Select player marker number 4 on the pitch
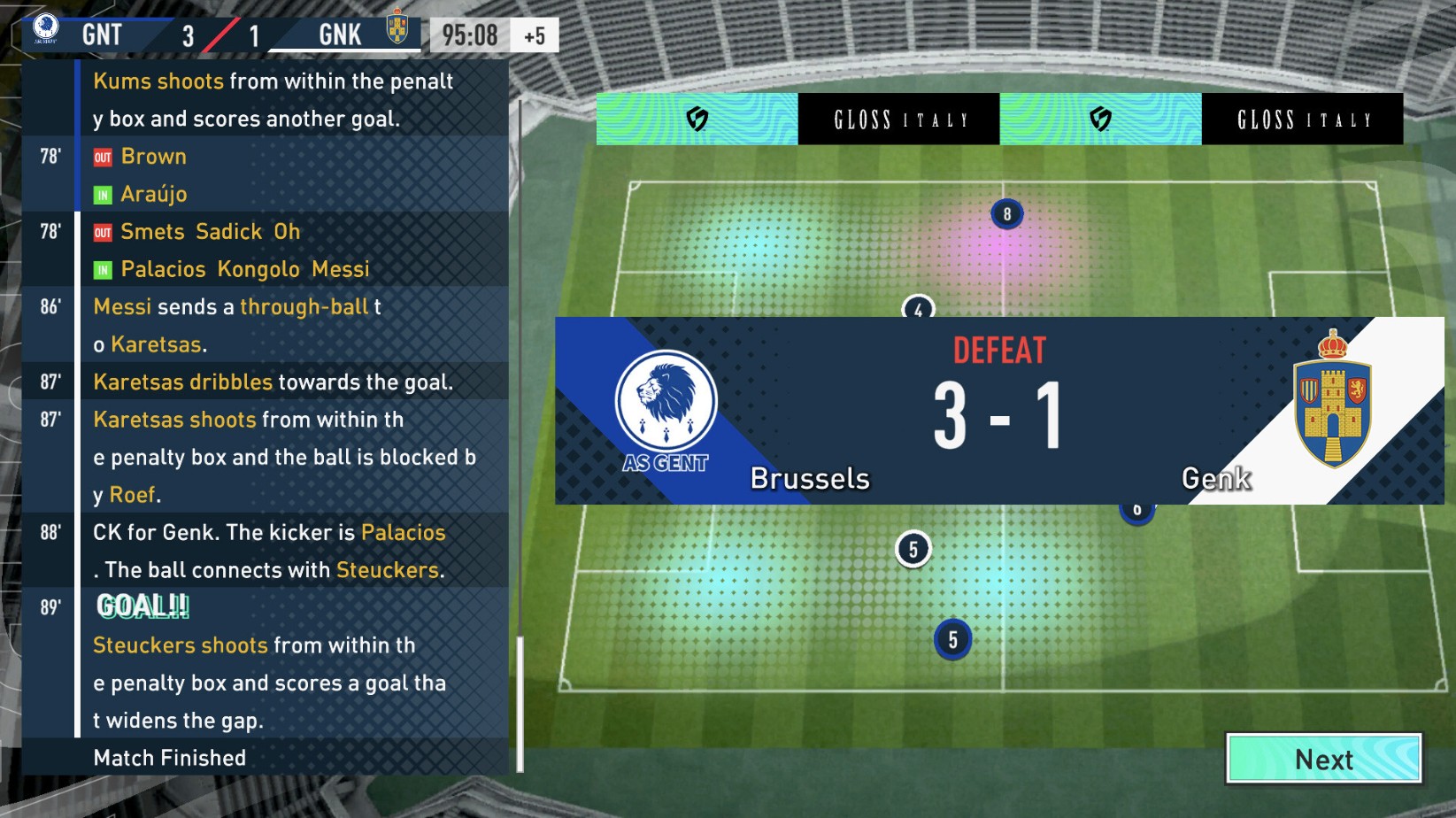Image resolution: width=1456 pixels, height=818 pixels. [918, 308]
